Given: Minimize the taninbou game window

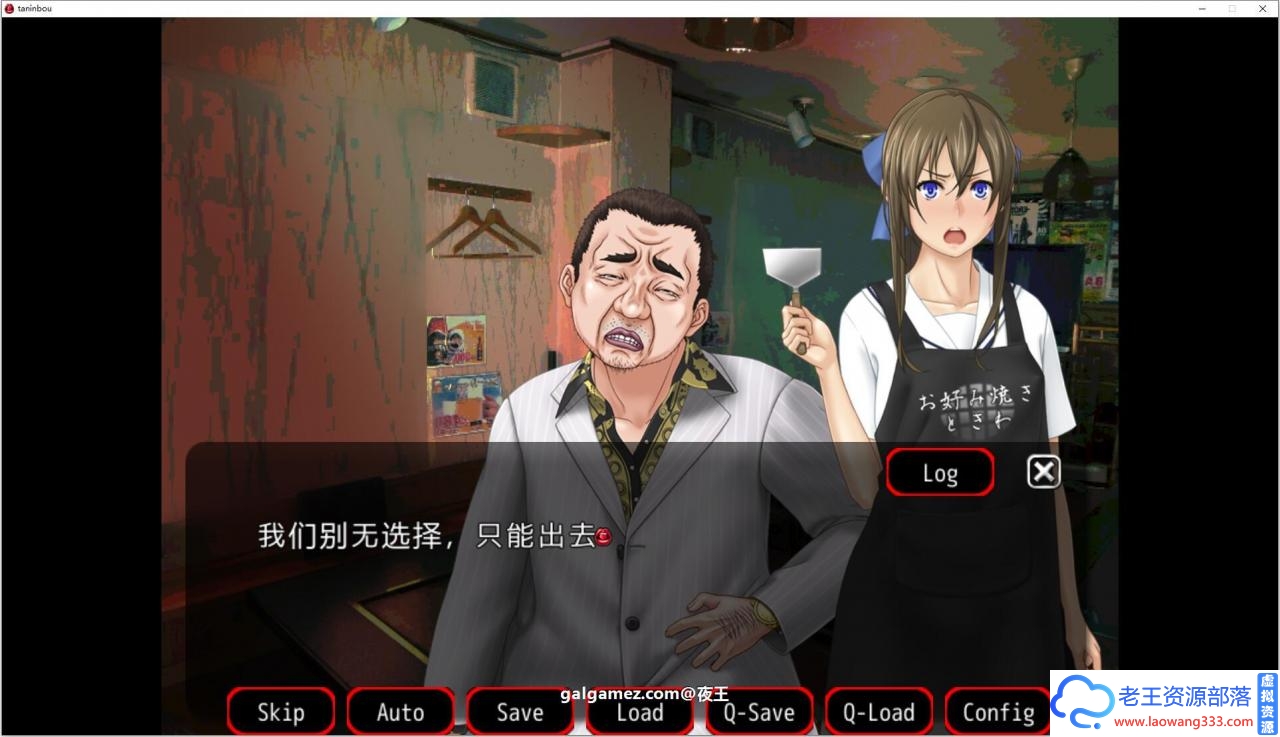Looking at the screenshot, I should [x=1201, y=8].
